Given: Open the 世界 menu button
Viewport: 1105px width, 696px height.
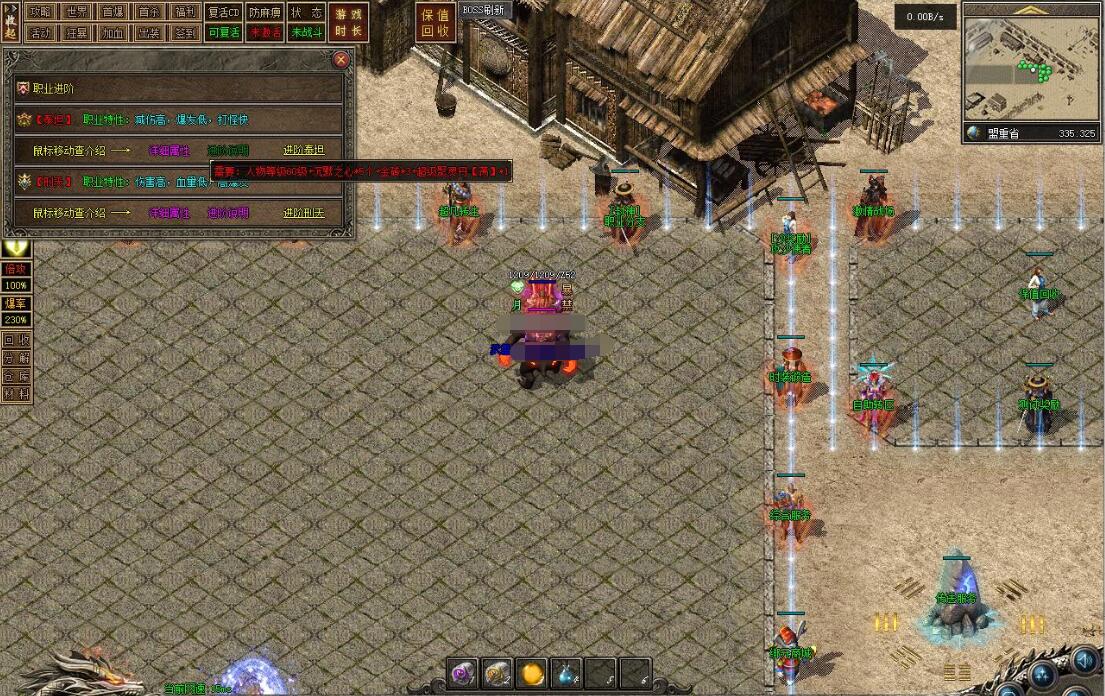Looking at the screenshot, I should pyautogui.click(x=76, y=12).
